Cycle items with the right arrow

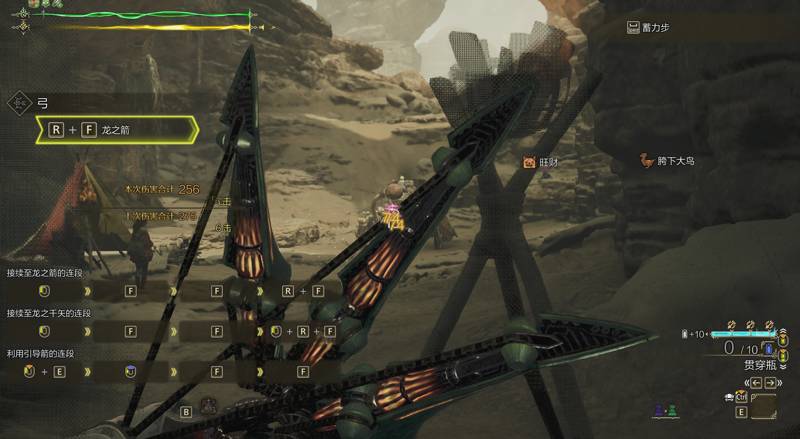769,382
